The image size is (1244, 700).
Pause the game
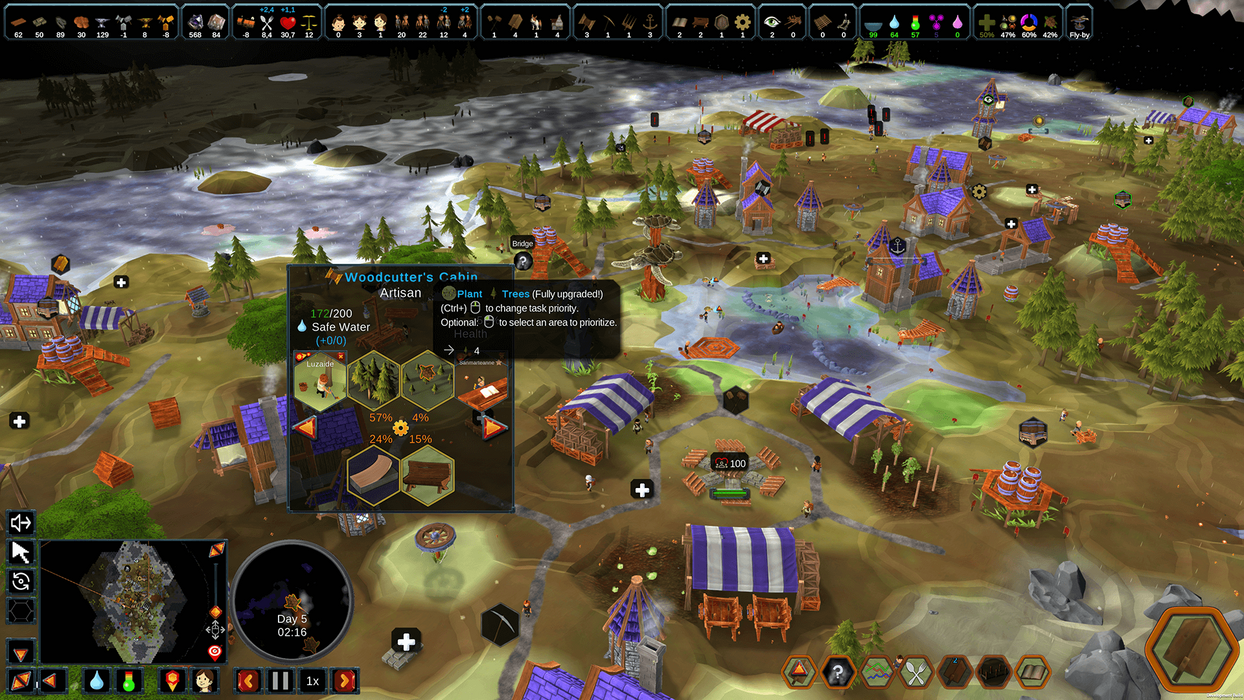(x=279, y=681)
